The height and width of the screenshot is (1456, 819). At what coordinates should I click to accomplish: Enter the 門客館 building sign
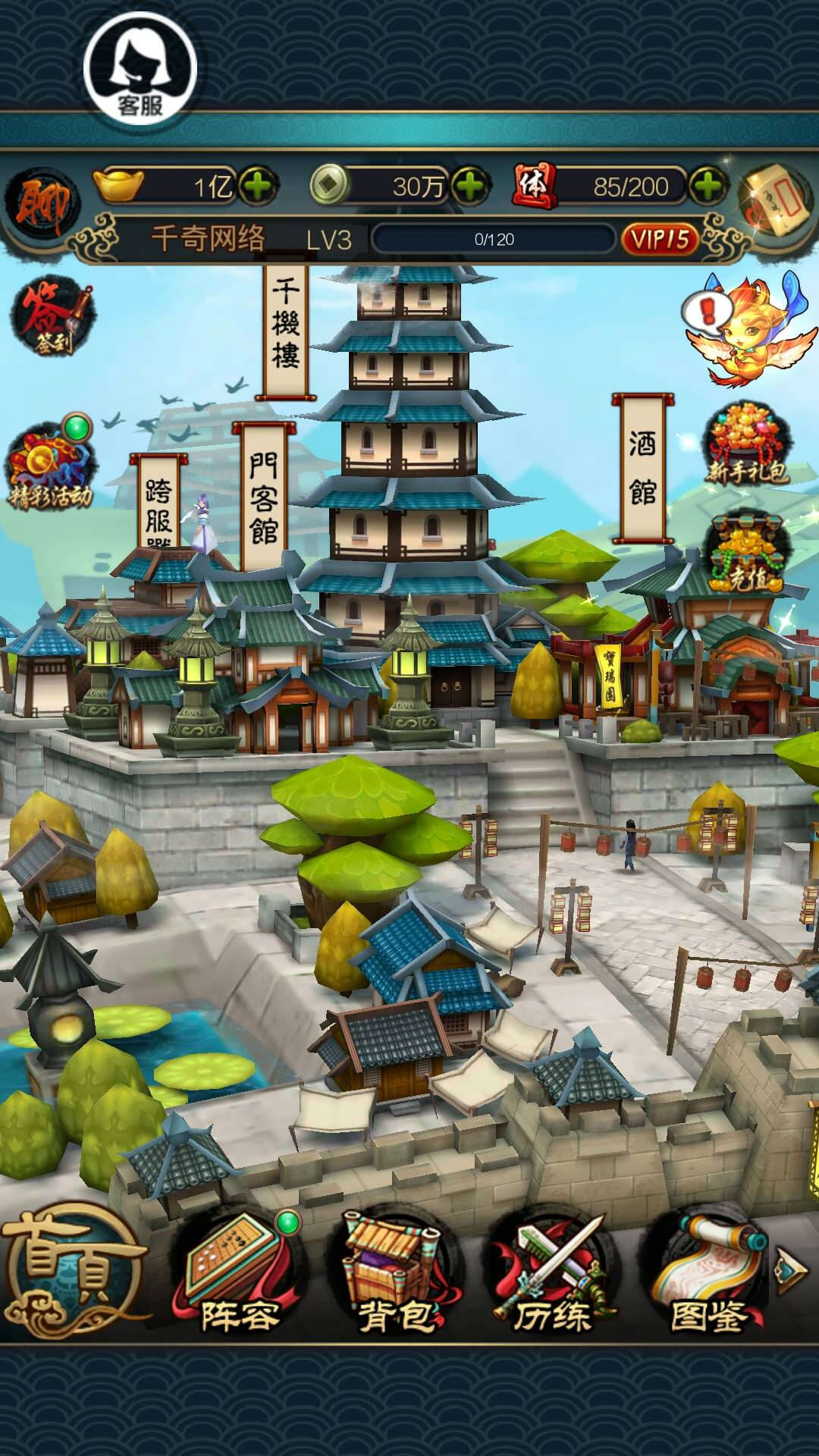(x=263, y=497)
